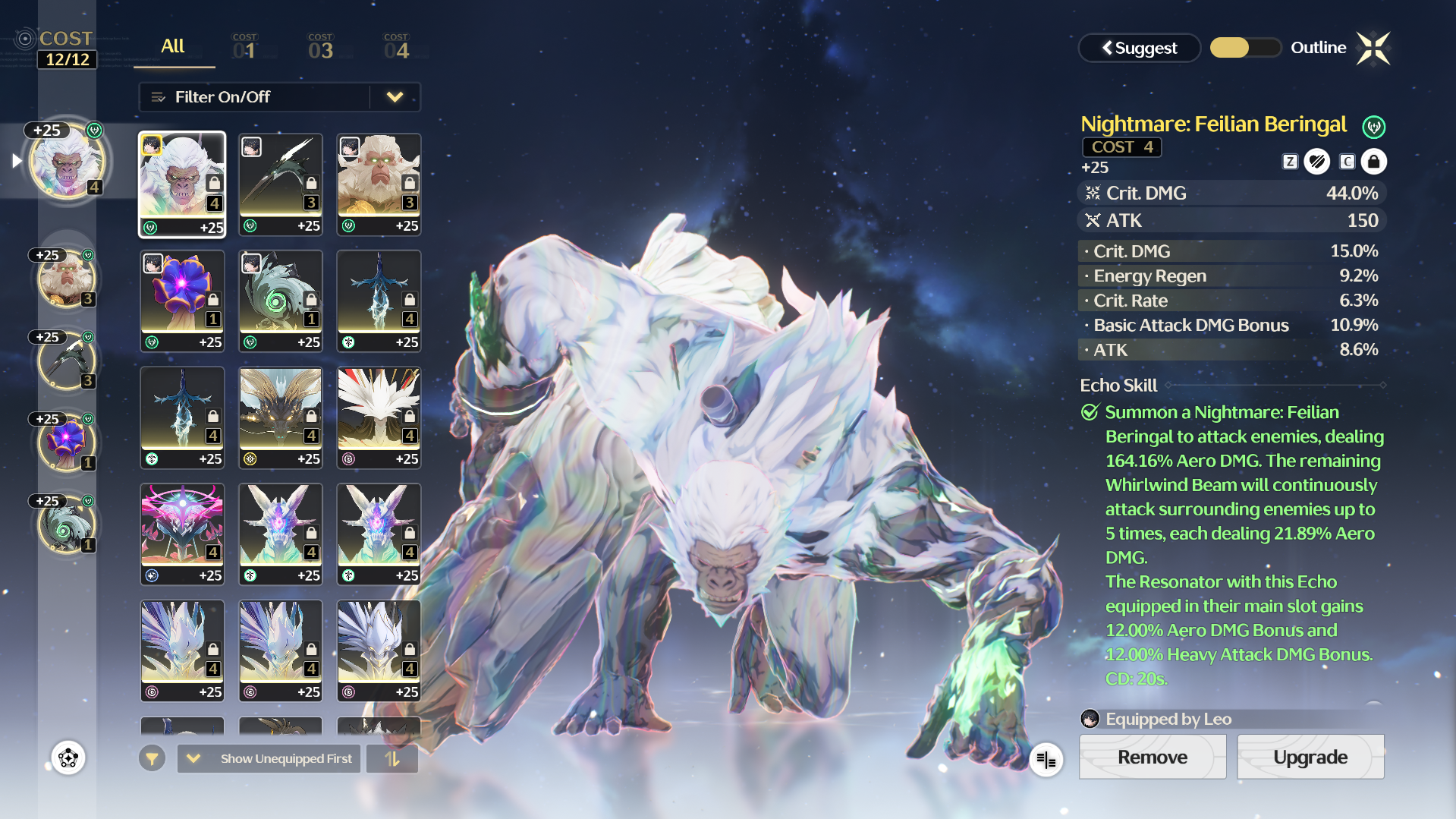This screenshot has width=1456, height=819.
Task: Select the green swirl echo loadout slot
Action: [x=67, y=524]
